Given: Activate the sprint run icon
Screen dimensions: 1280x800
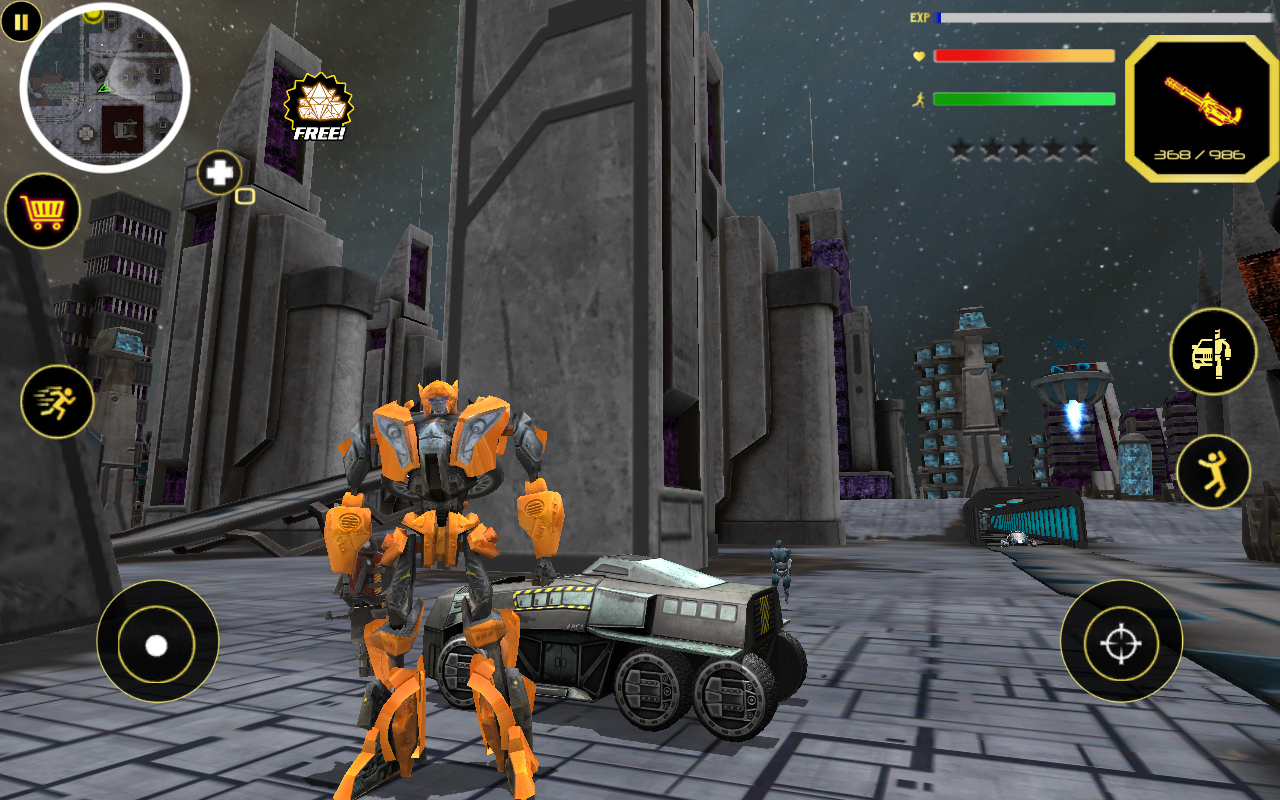Looking at the screenshot, I should point(55,402).
